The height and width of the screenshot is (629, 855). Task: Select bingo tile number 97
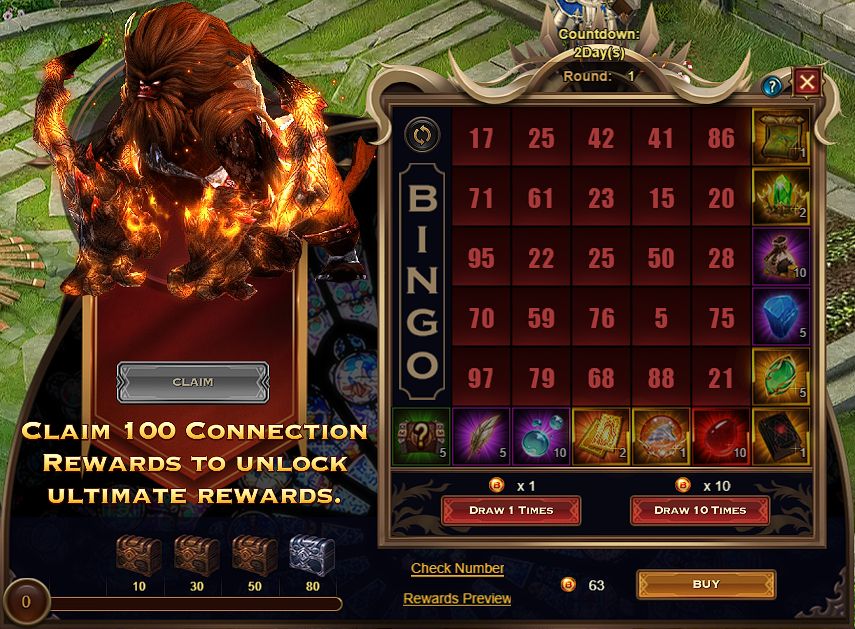click(x=481, y=380)
